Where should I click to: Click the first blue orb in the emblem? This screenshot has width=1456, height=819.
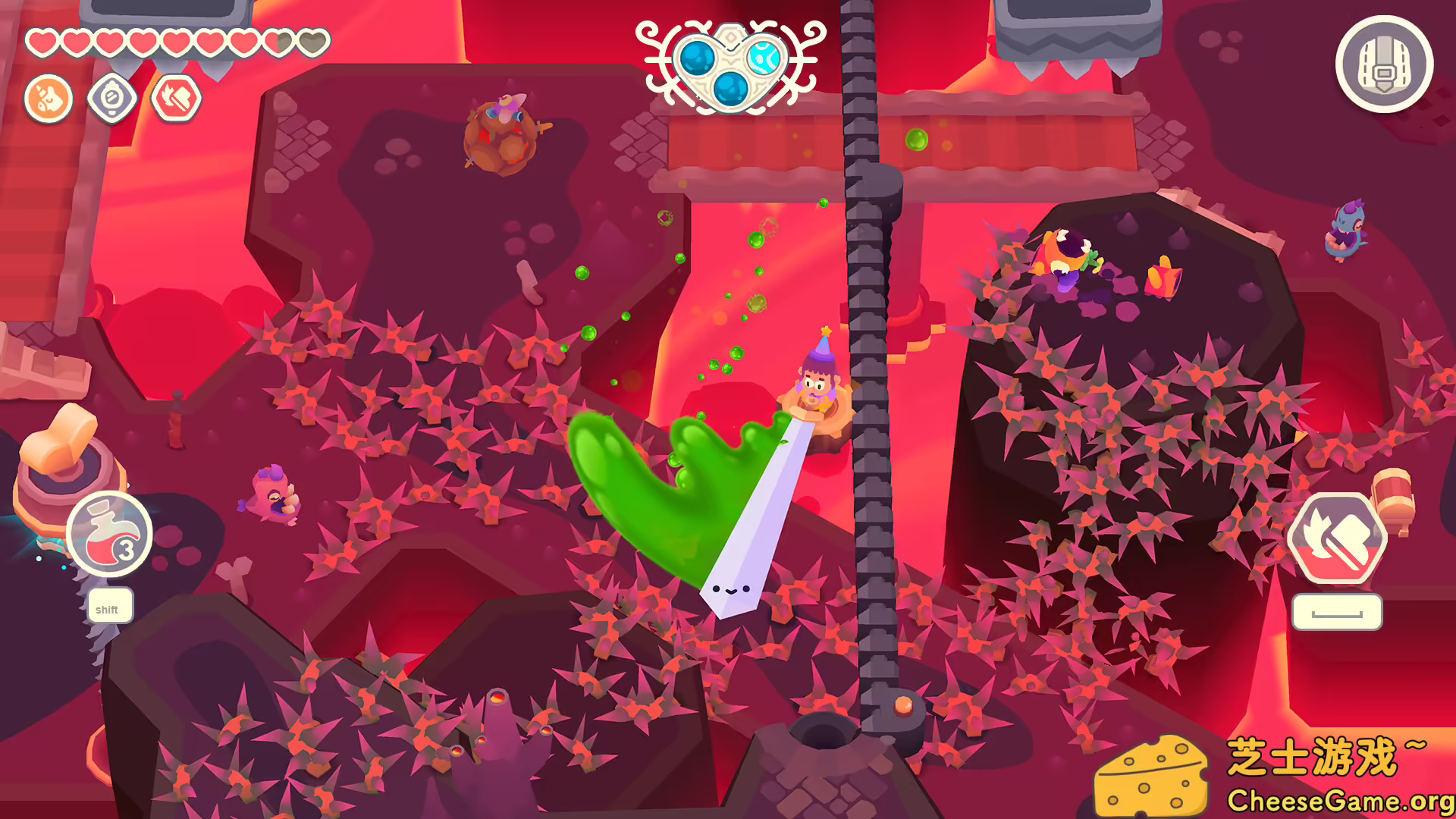click(698, 59)
